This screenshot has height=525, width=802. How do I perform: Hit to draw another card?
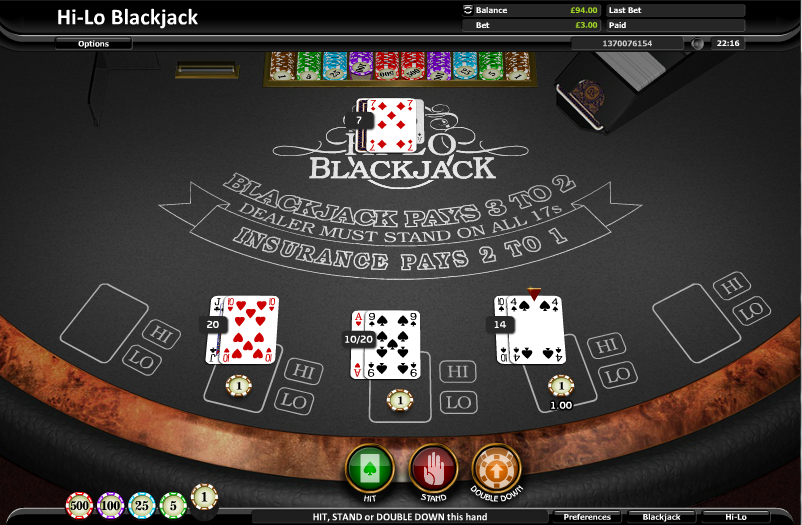(x=369, y=467)
